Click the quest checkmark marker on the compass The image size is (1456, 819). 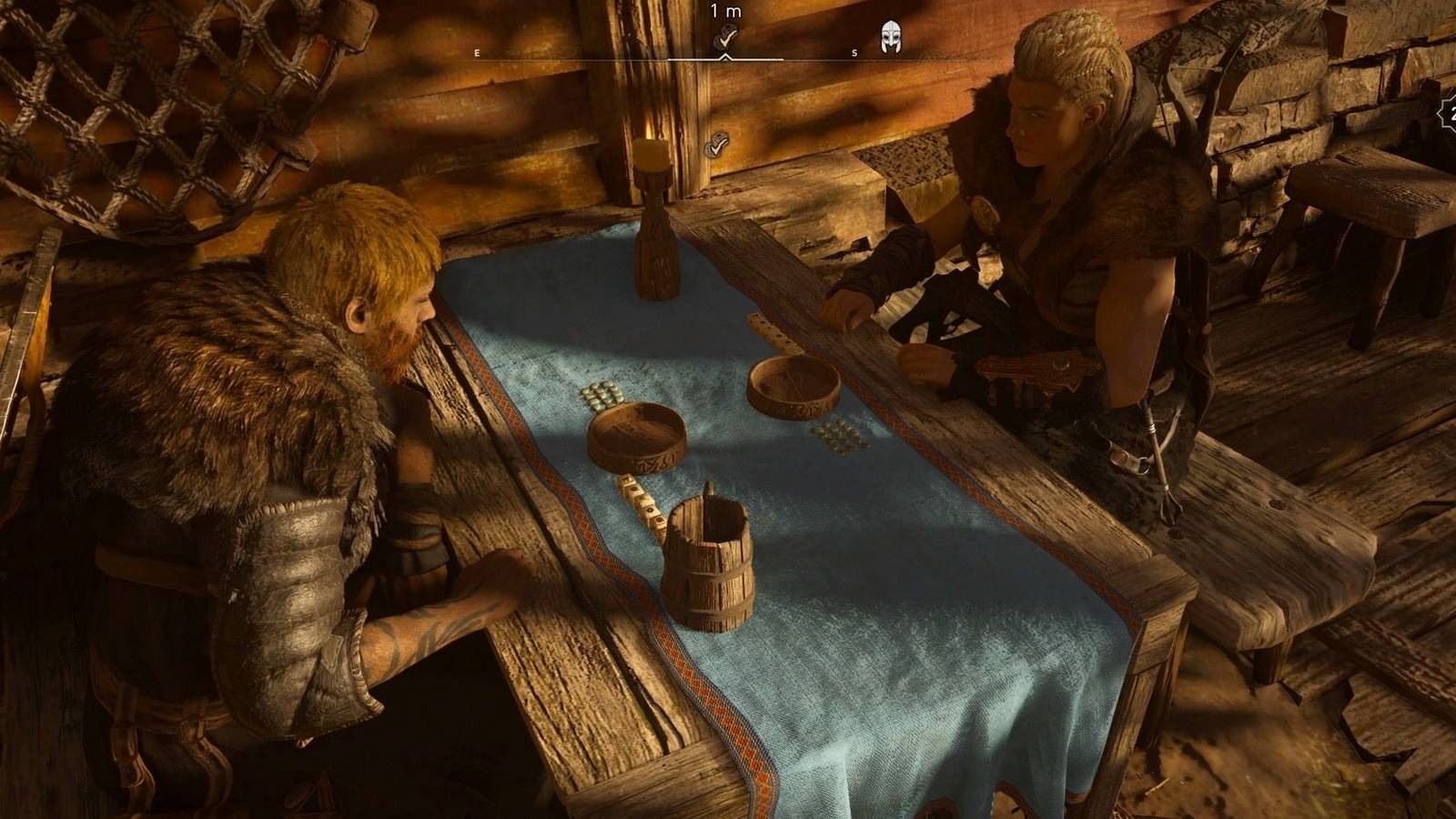point(725,37)
